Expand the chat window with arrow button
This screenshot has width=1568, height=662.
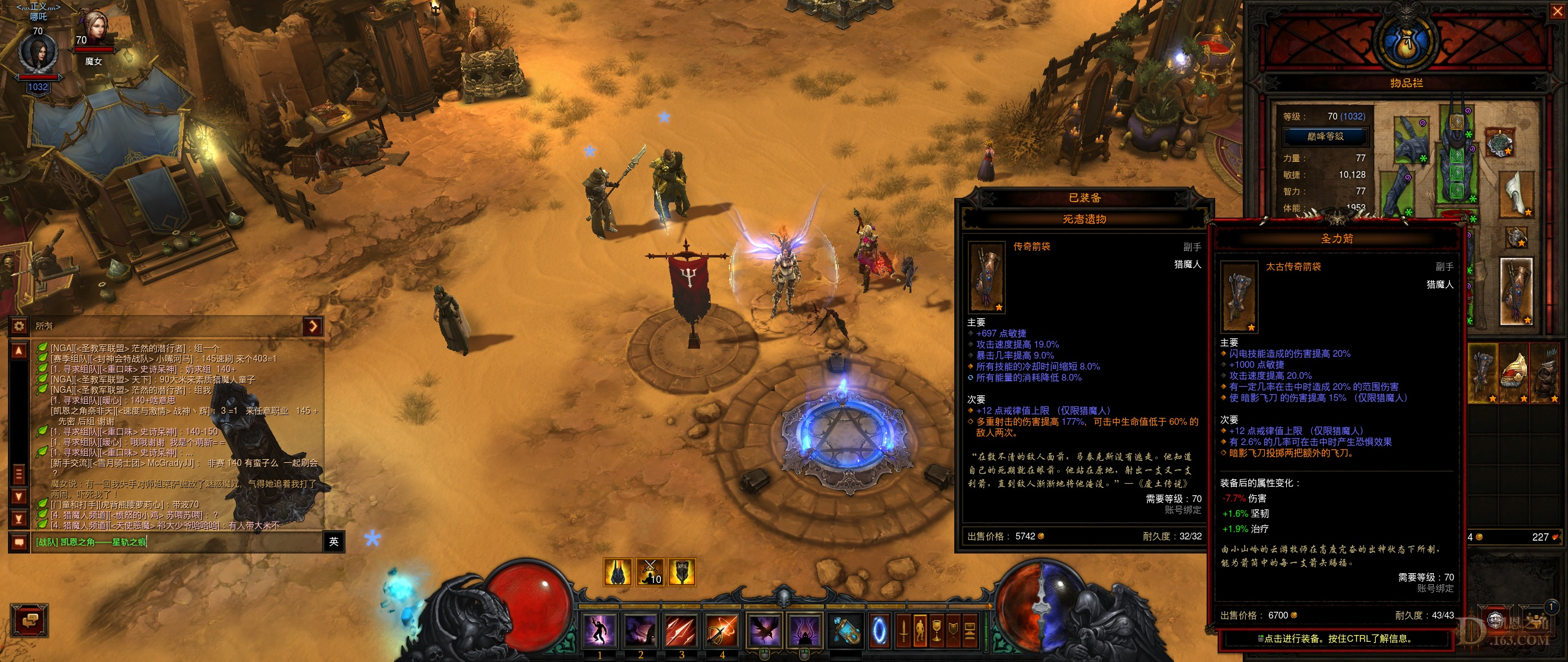[x=313, y=326]
